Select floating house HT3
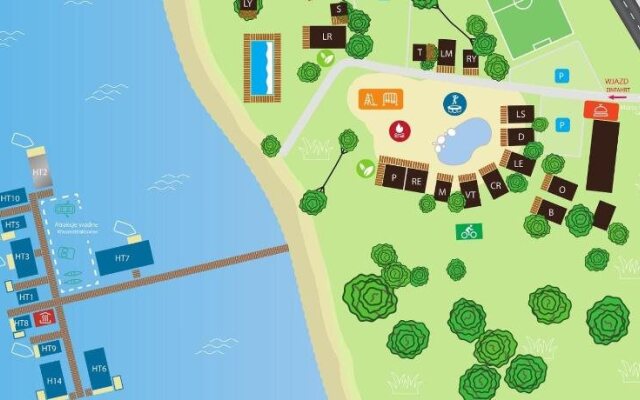The image size is (640, 400). point(23,257)
